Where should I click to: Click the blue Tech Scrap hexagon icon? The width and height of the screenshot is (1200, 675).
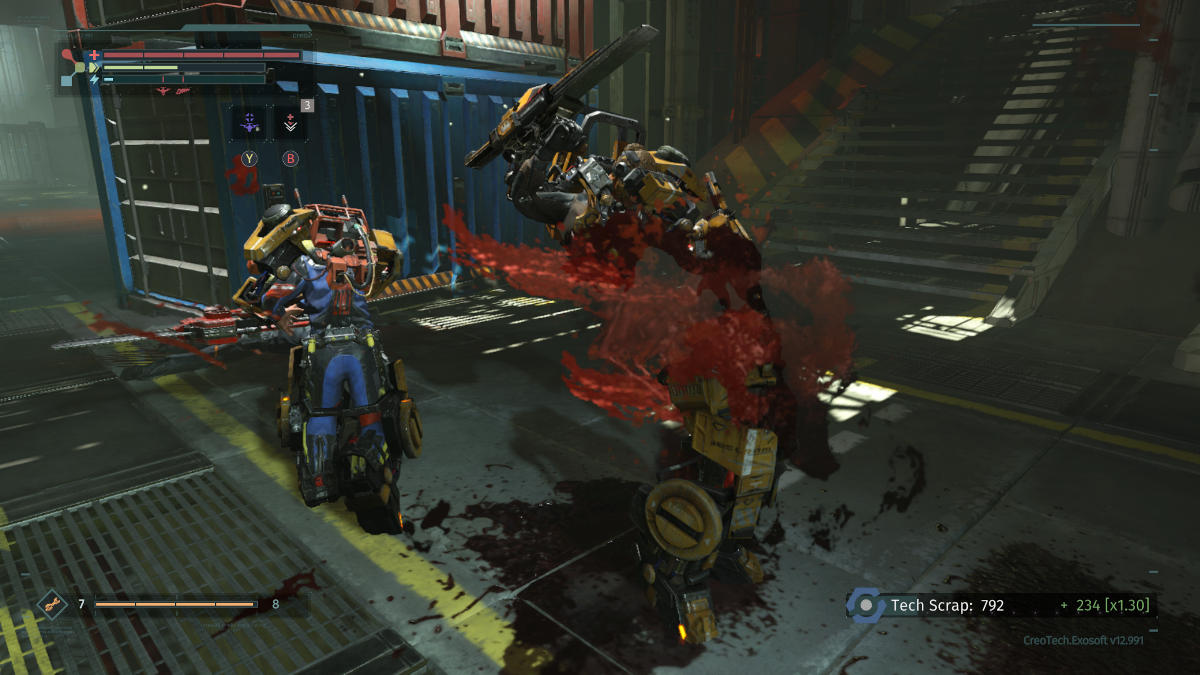pos(865,606)
